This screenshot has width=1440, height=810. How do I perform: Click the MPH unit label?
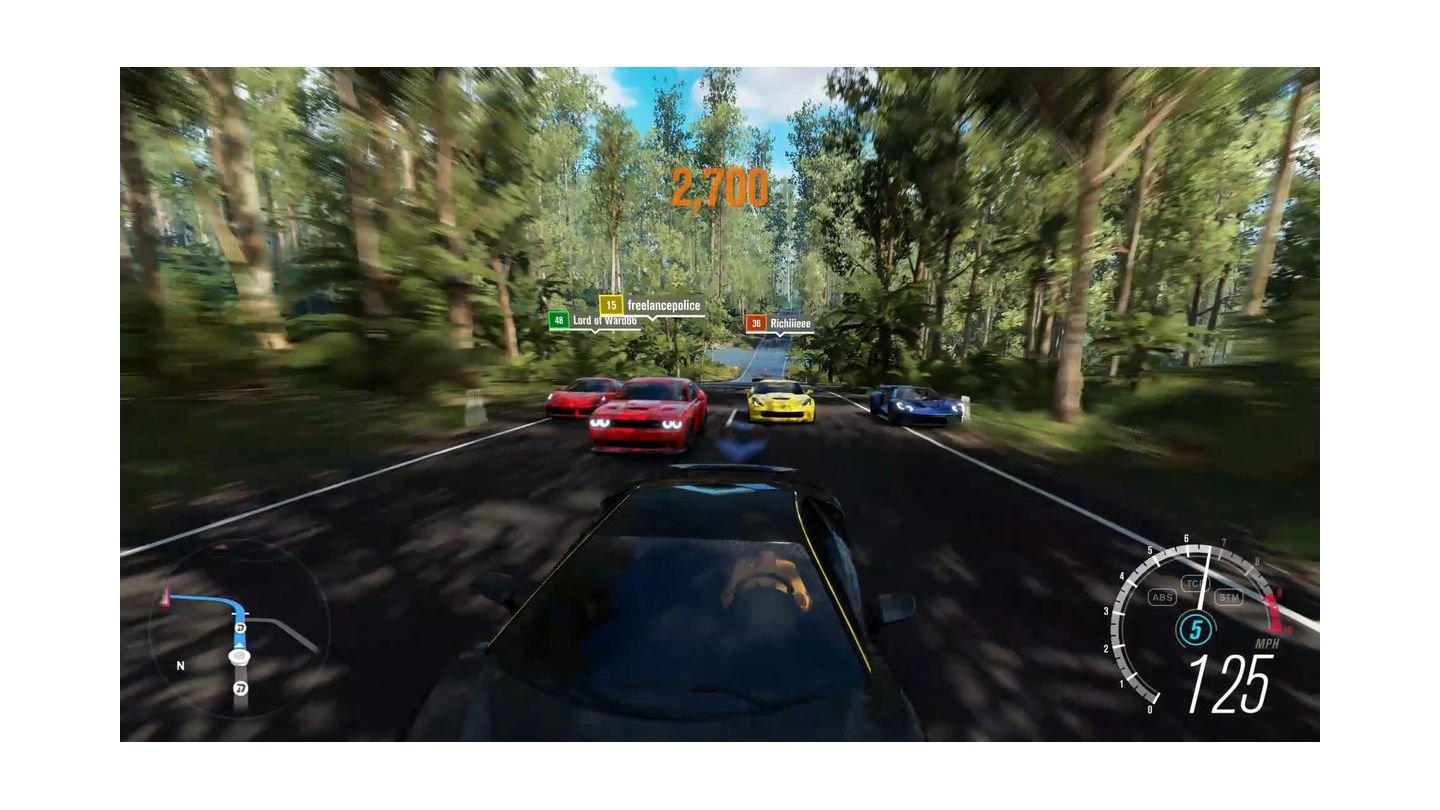click(x=1266, y=643)
